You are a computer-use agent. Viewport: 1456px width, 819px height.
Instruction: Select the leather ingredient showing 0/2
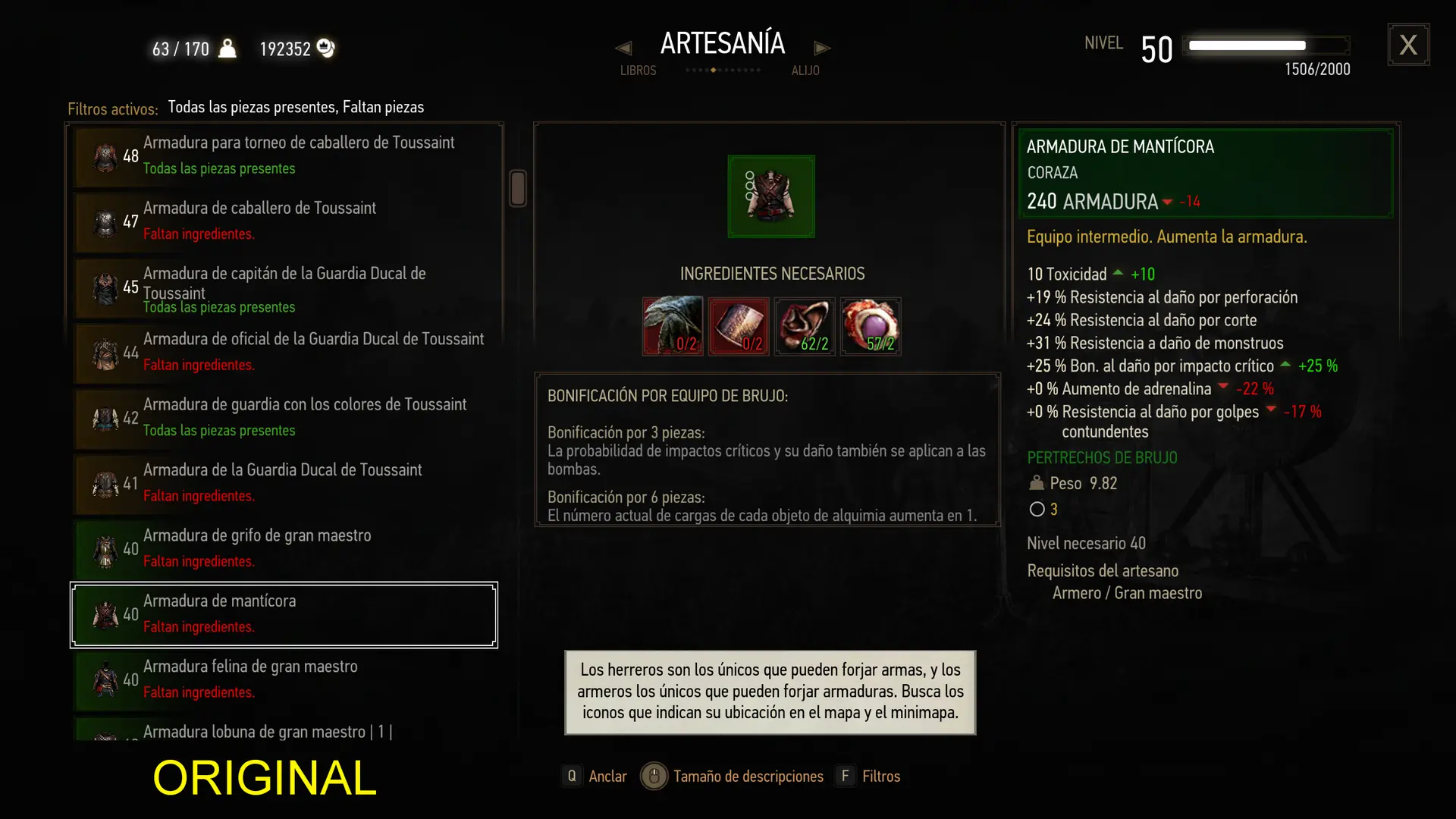[739, 326]
